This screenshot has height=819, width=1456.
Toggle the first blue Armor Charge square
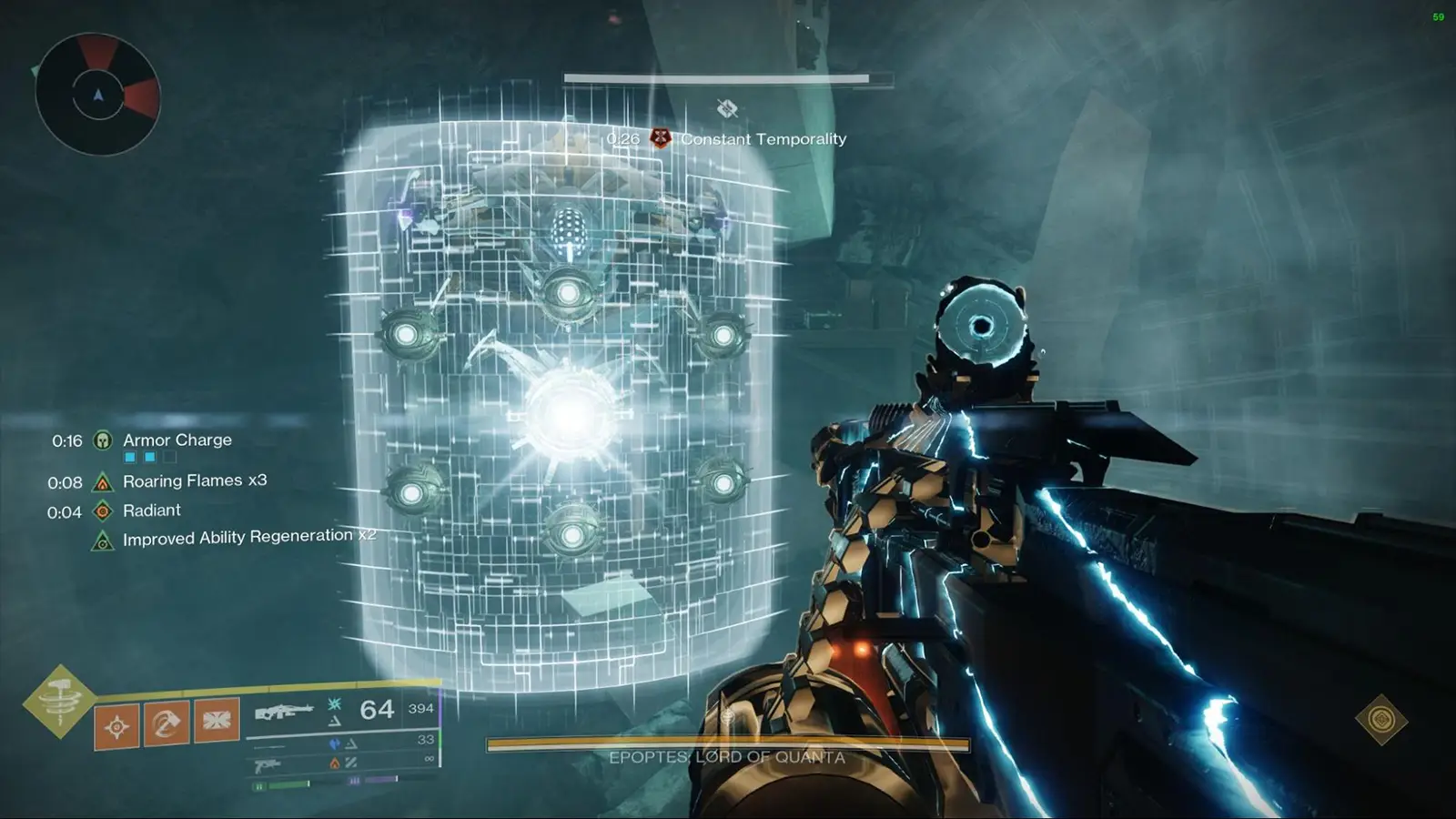(x=129, y=458)
